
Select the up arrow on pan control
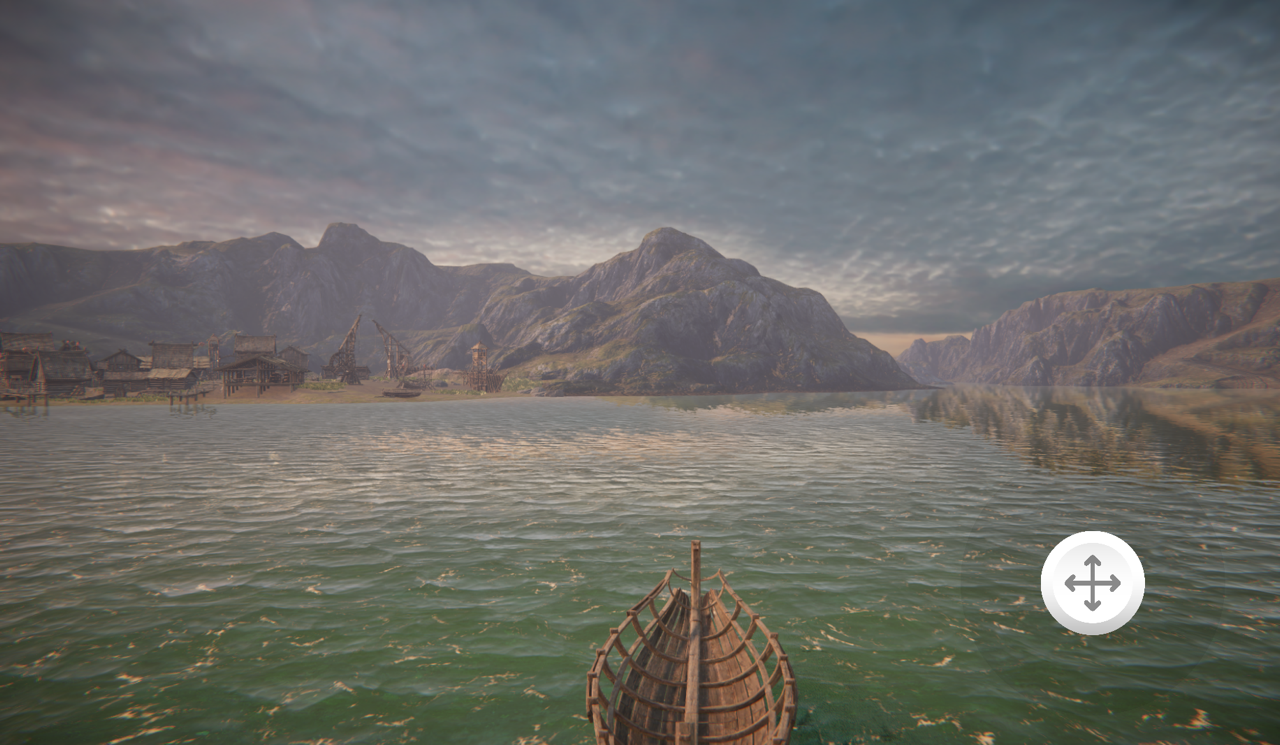[x=1093, y=560]
